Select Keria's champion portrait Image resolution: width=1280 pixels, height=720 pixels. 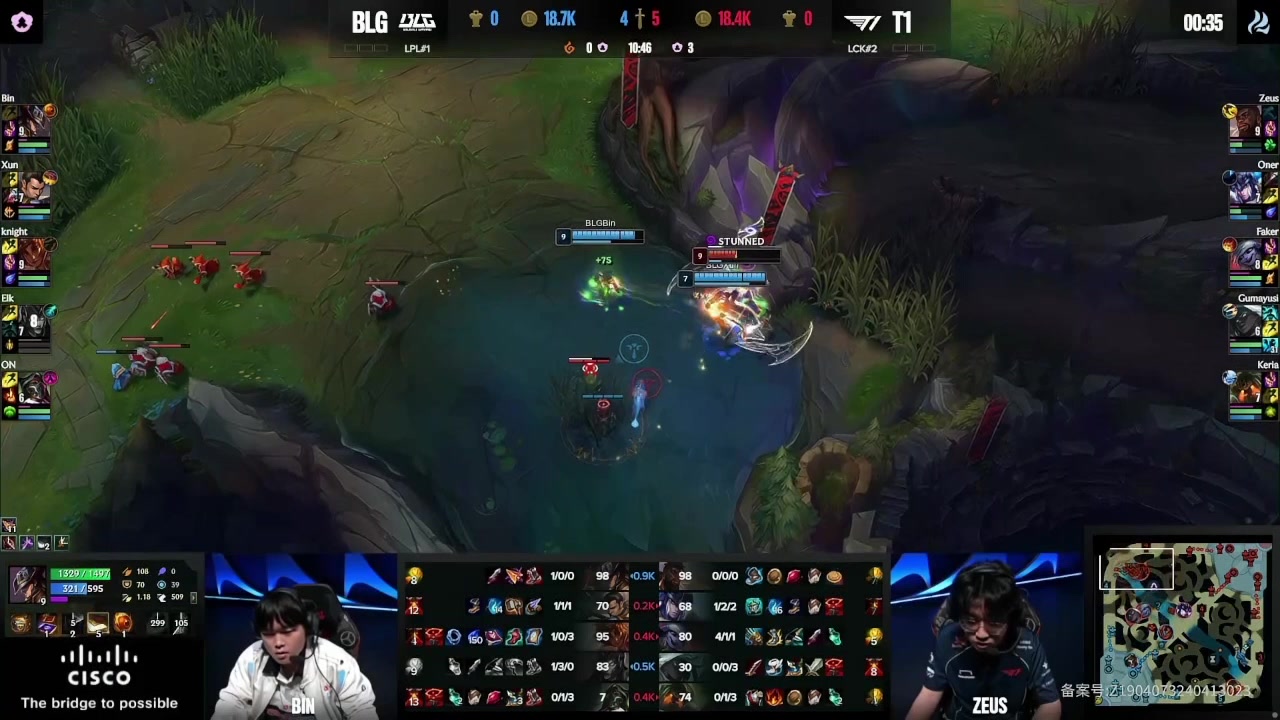click(x=1245, y=389)
